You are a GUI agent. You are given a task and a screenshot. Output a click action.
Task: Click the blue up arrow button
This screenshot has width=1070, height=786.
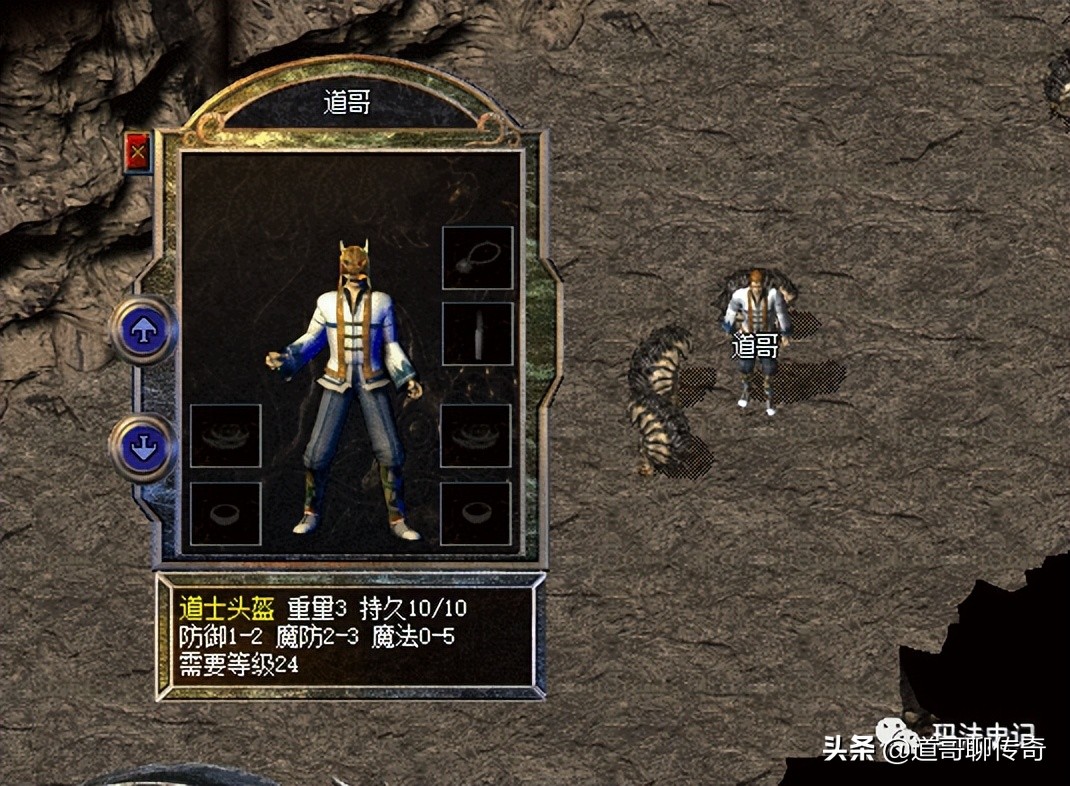144,331
